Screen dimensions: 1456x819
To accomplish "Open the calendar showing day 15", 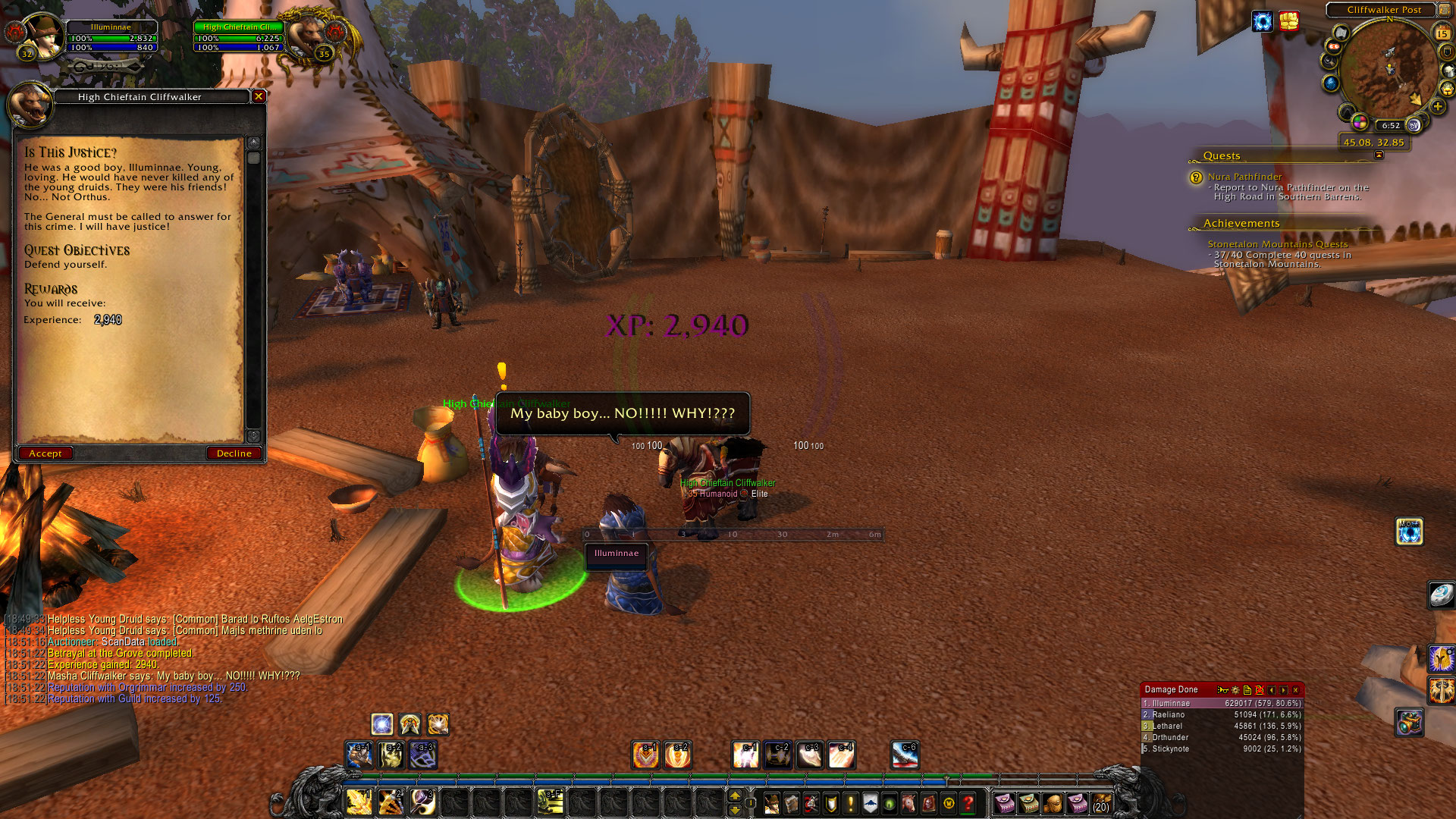I will (x=1442, y=33).
